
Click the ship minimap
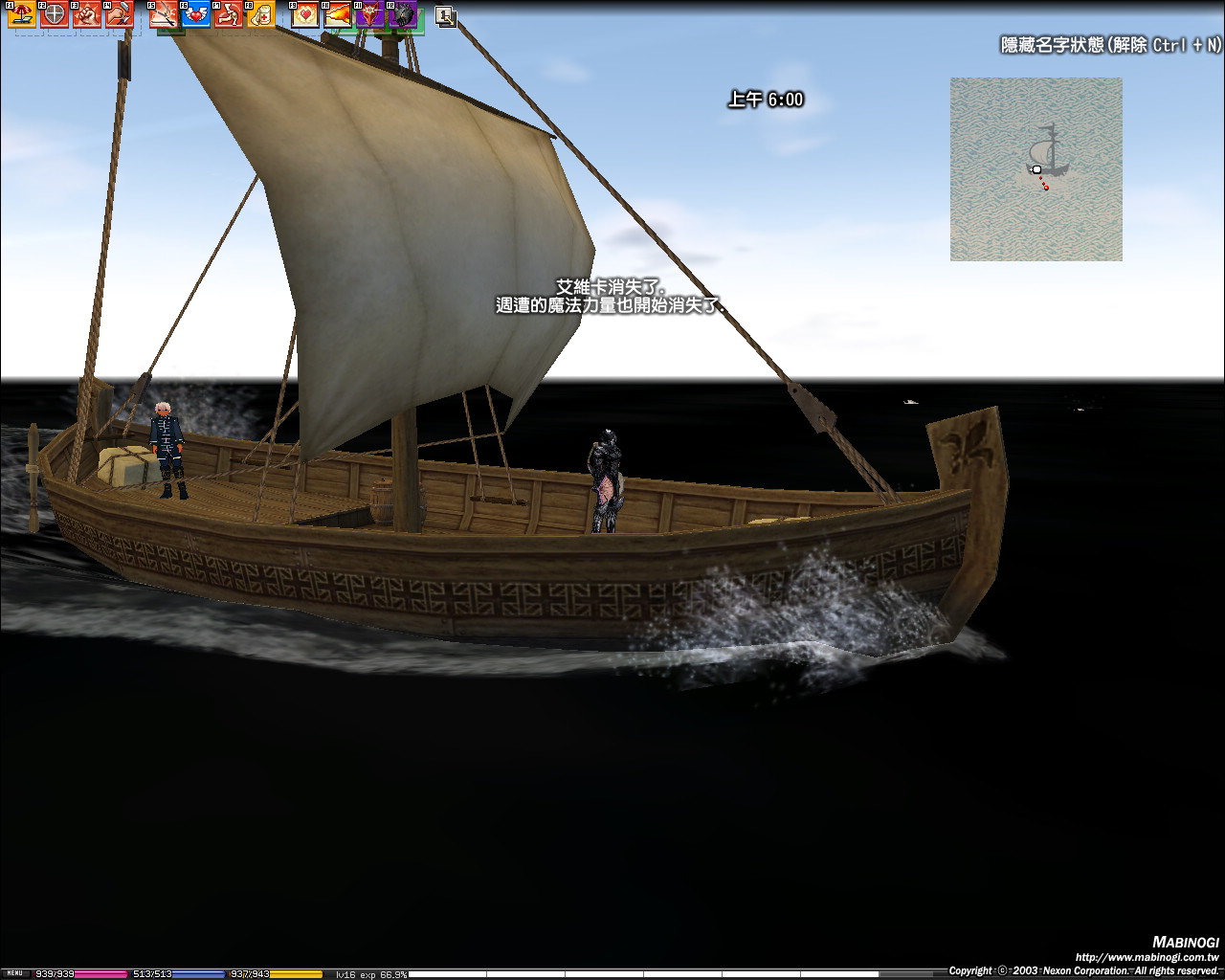coord(1036,169)
